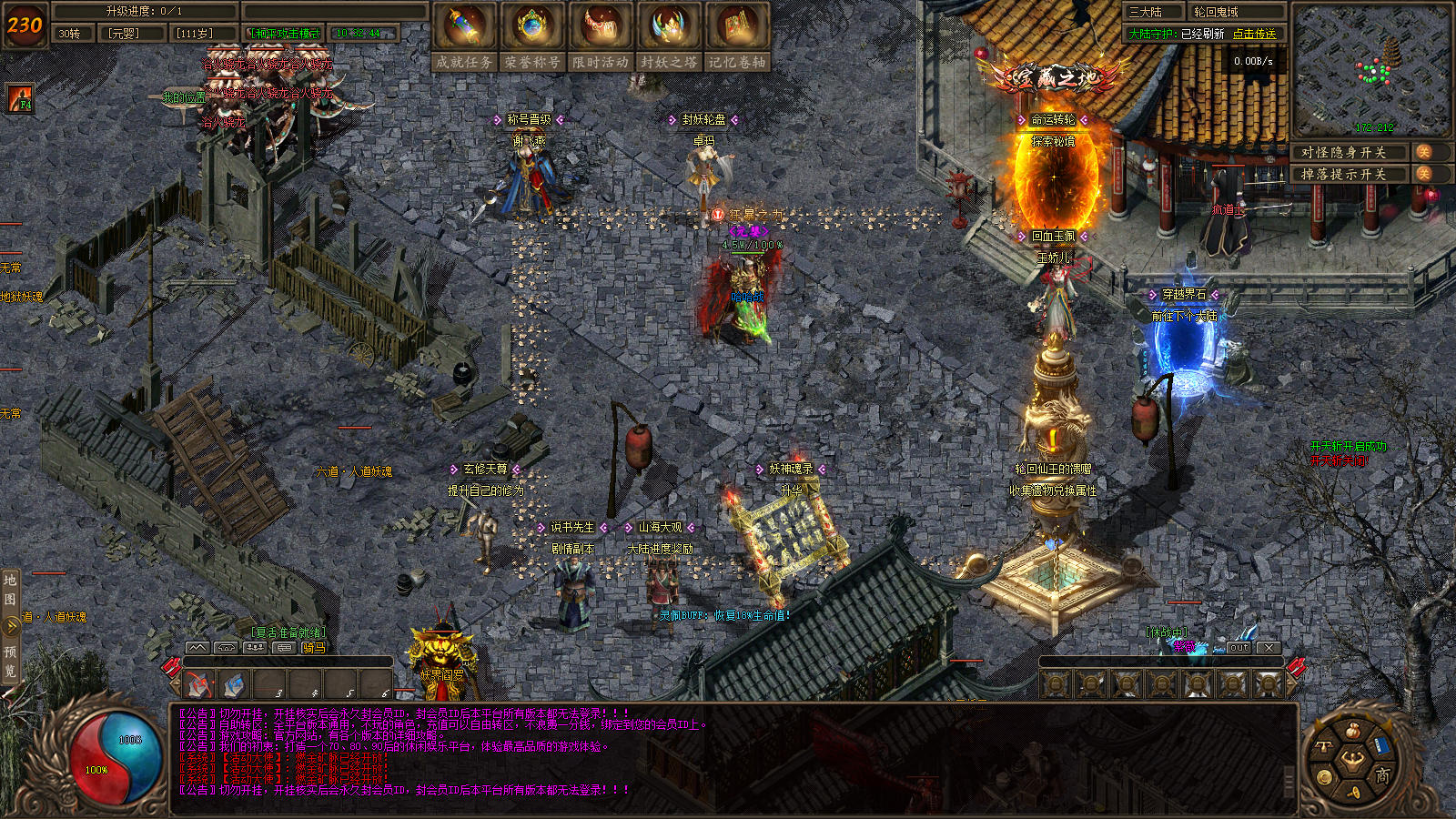Click the 点击传送 teleport link
The image size is (1456, 819).
(x=1255, y=34)
